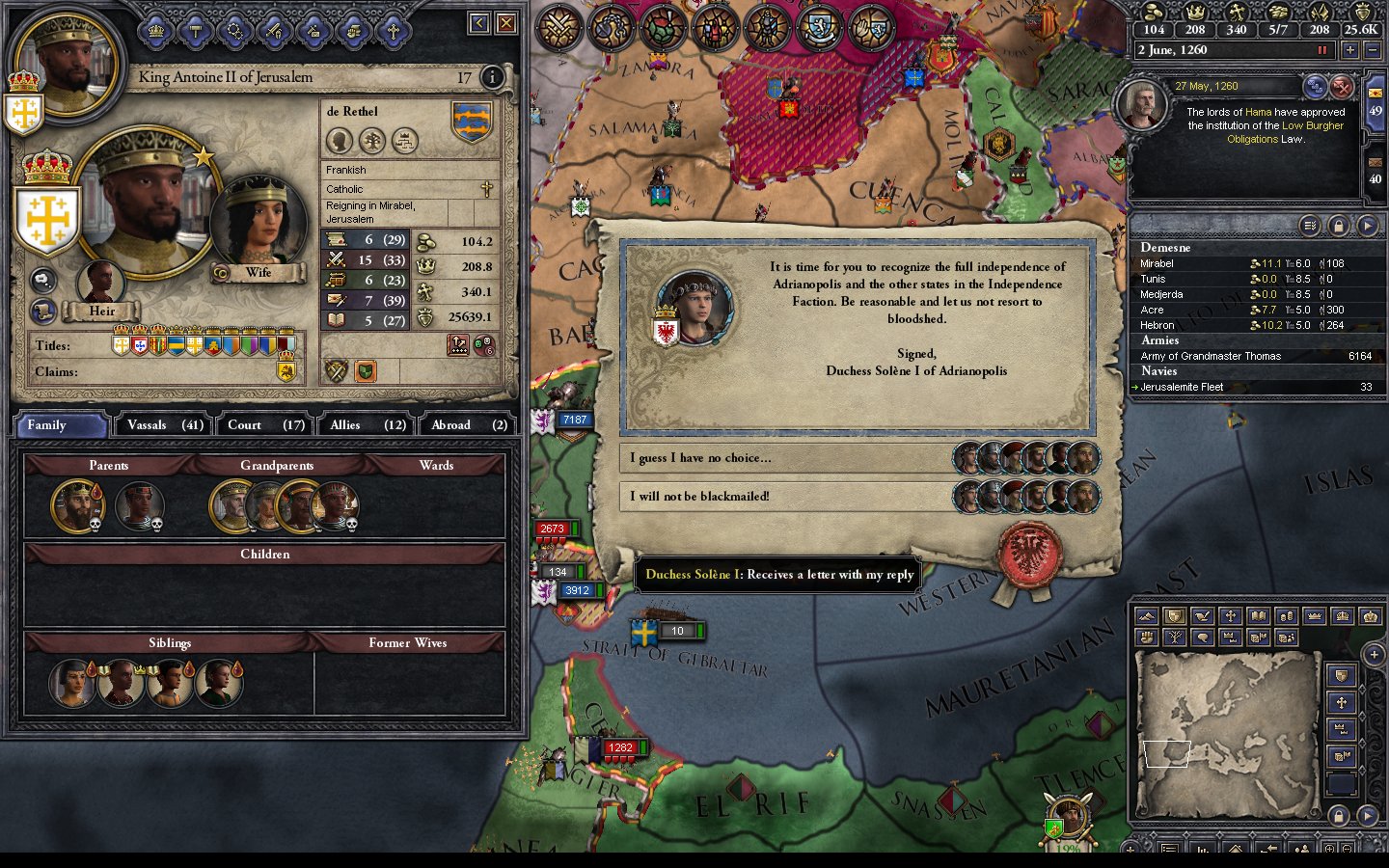Switch to the Court tab

[266, 425]
